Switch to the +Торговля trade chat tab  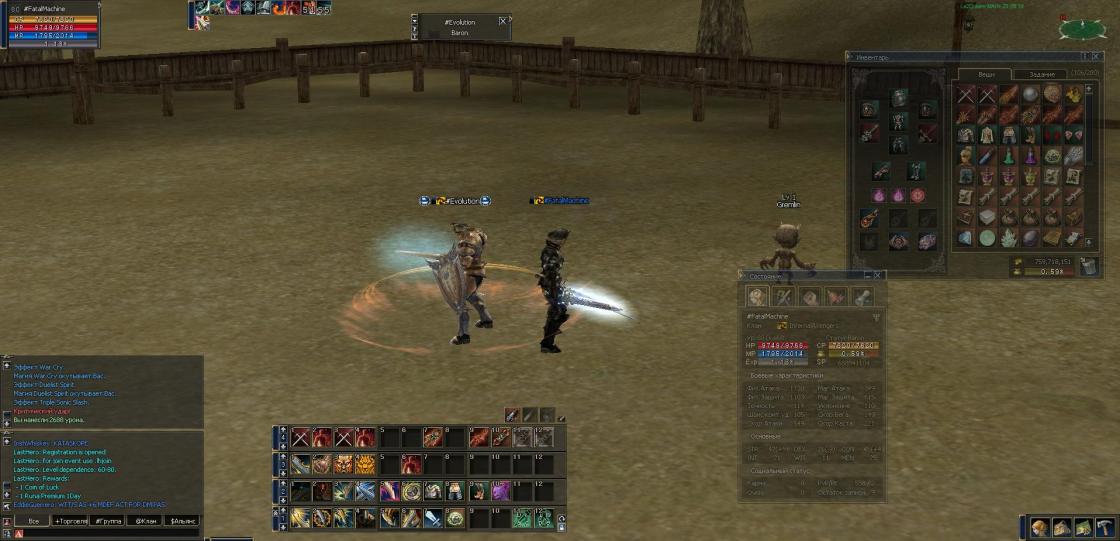pyautogui.click(x=71, y=521)
